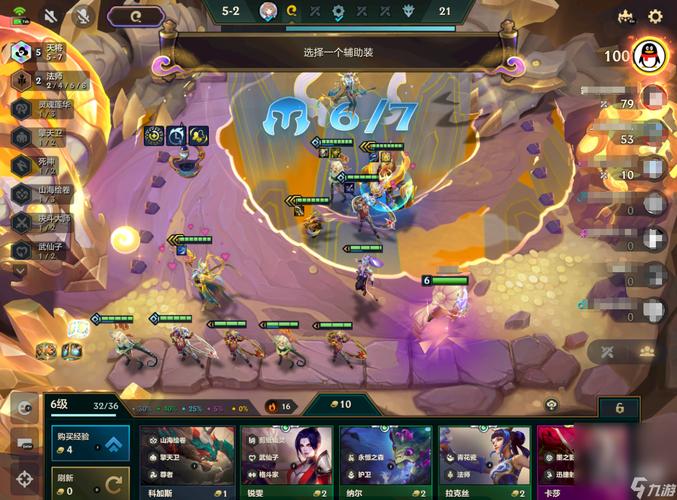Toggle the muted speaker sound icon
Screen dimensions: 677x500
(50, 16)
